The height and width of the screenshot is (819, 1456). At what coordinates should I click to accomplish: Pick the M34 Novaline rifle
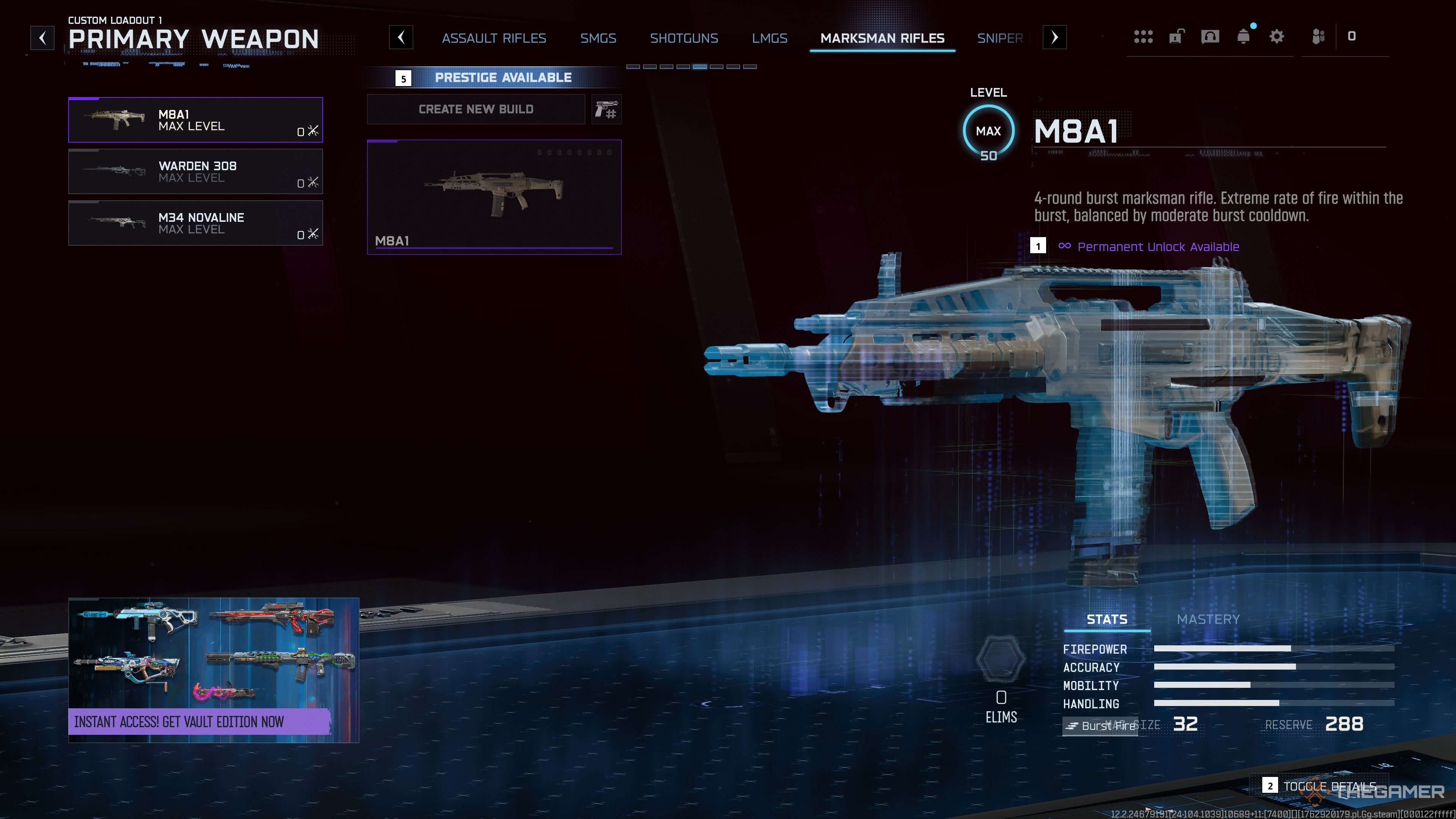(x=195, y=223)
